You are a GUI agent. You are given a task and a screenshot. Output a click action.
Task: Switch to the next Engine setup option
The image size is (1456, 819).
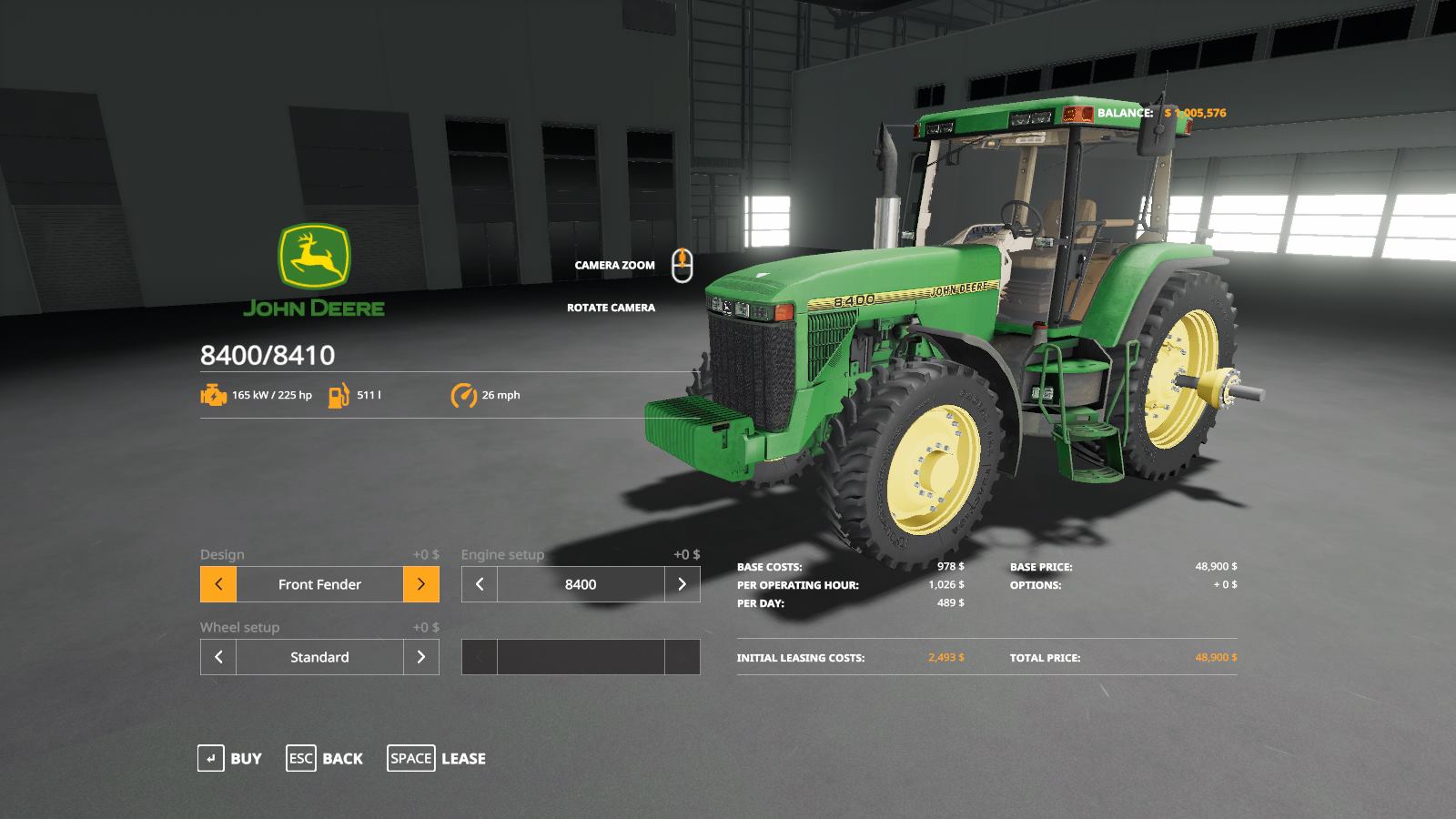[x=682, y=584]
